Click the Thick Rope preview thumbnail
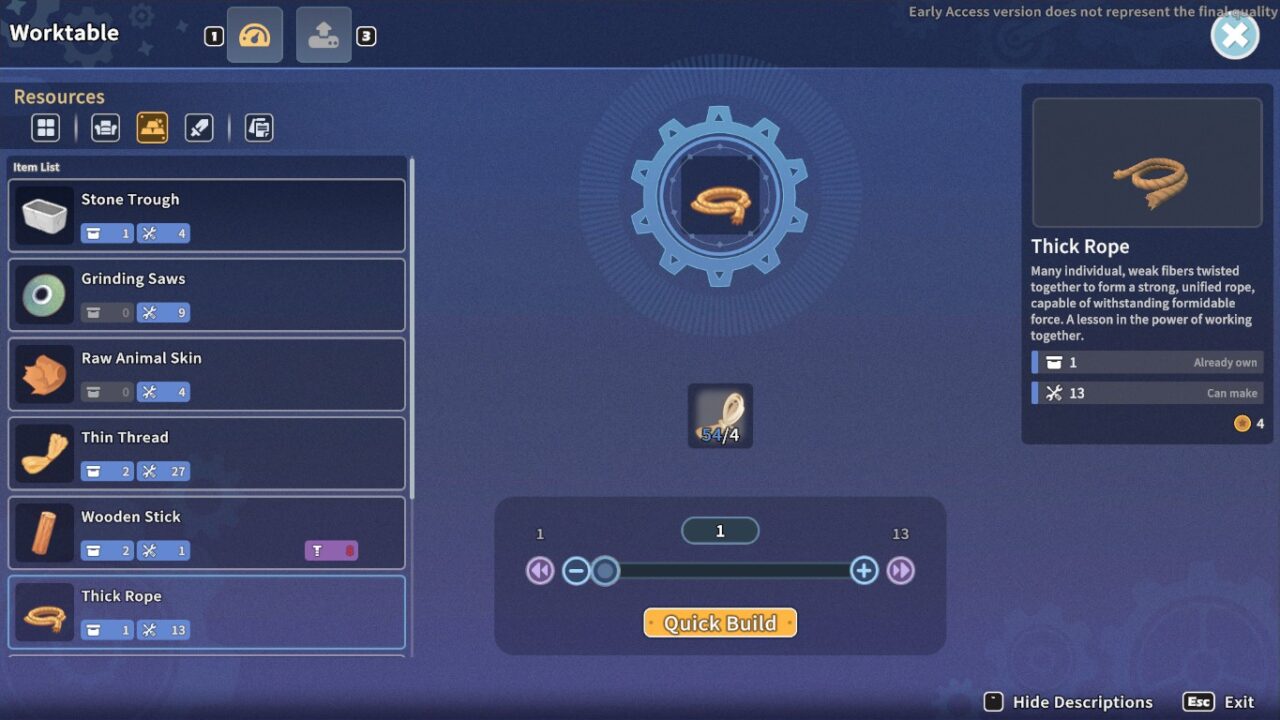1280x720 pixels. (x=1146, y=162)
